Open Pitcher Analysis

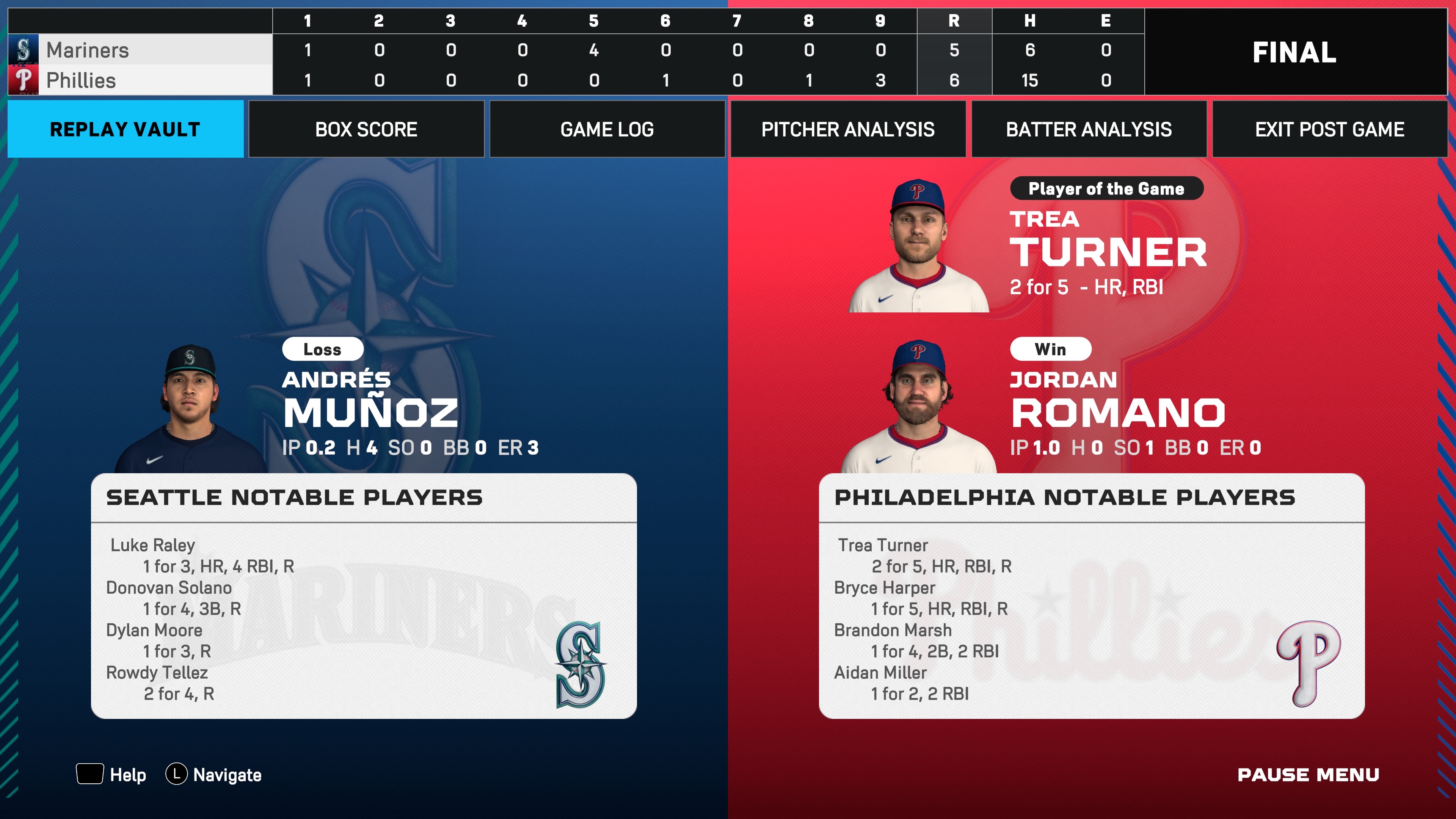tap(848, 129)
